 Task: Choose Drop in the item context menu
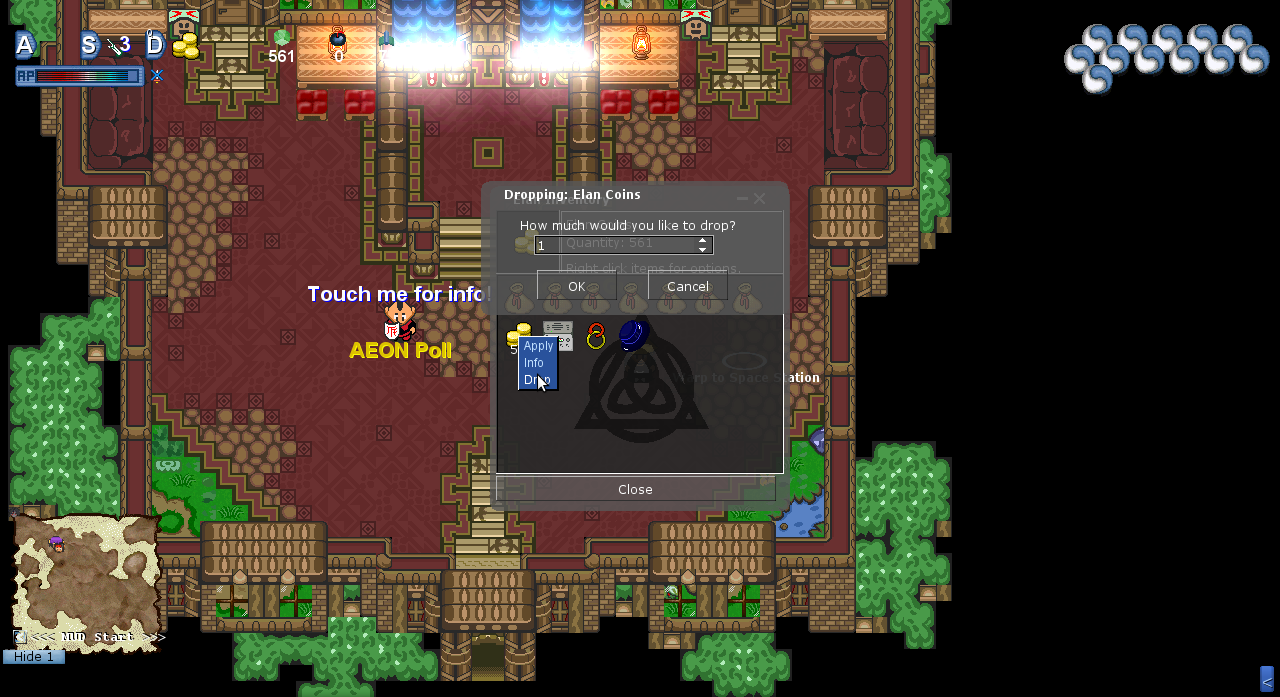(x=536, y=380)
